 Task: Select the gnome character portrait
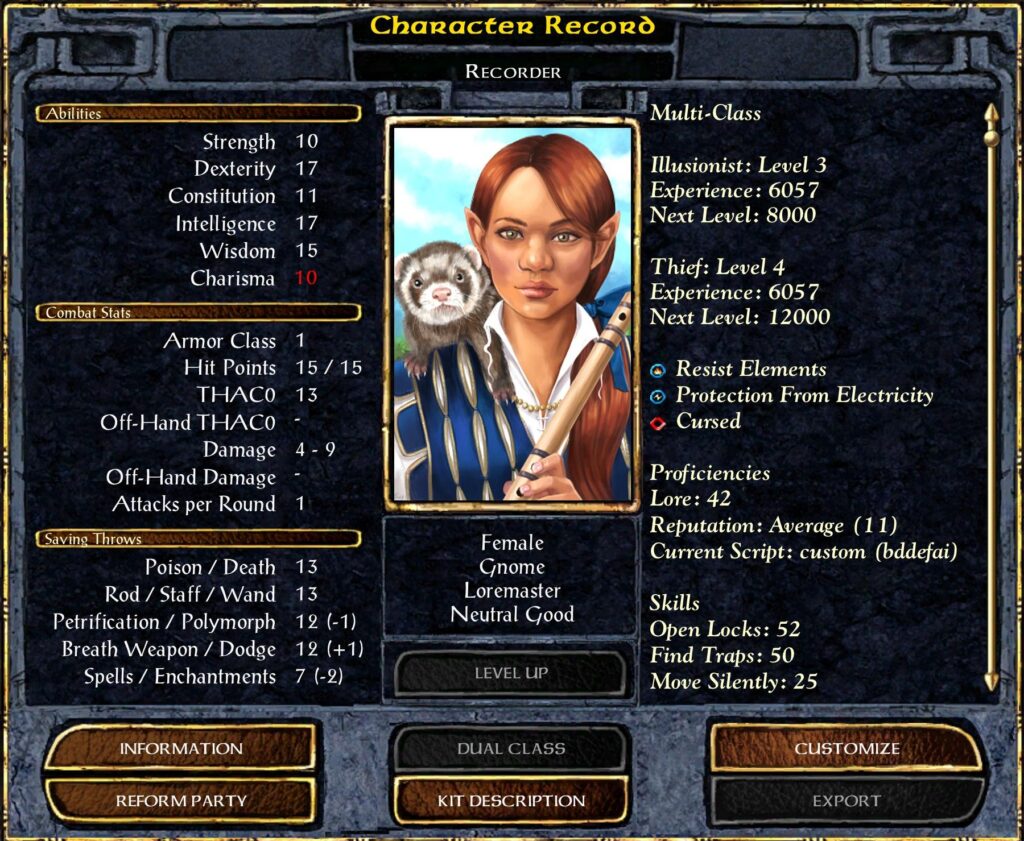[x=512, y=315]
